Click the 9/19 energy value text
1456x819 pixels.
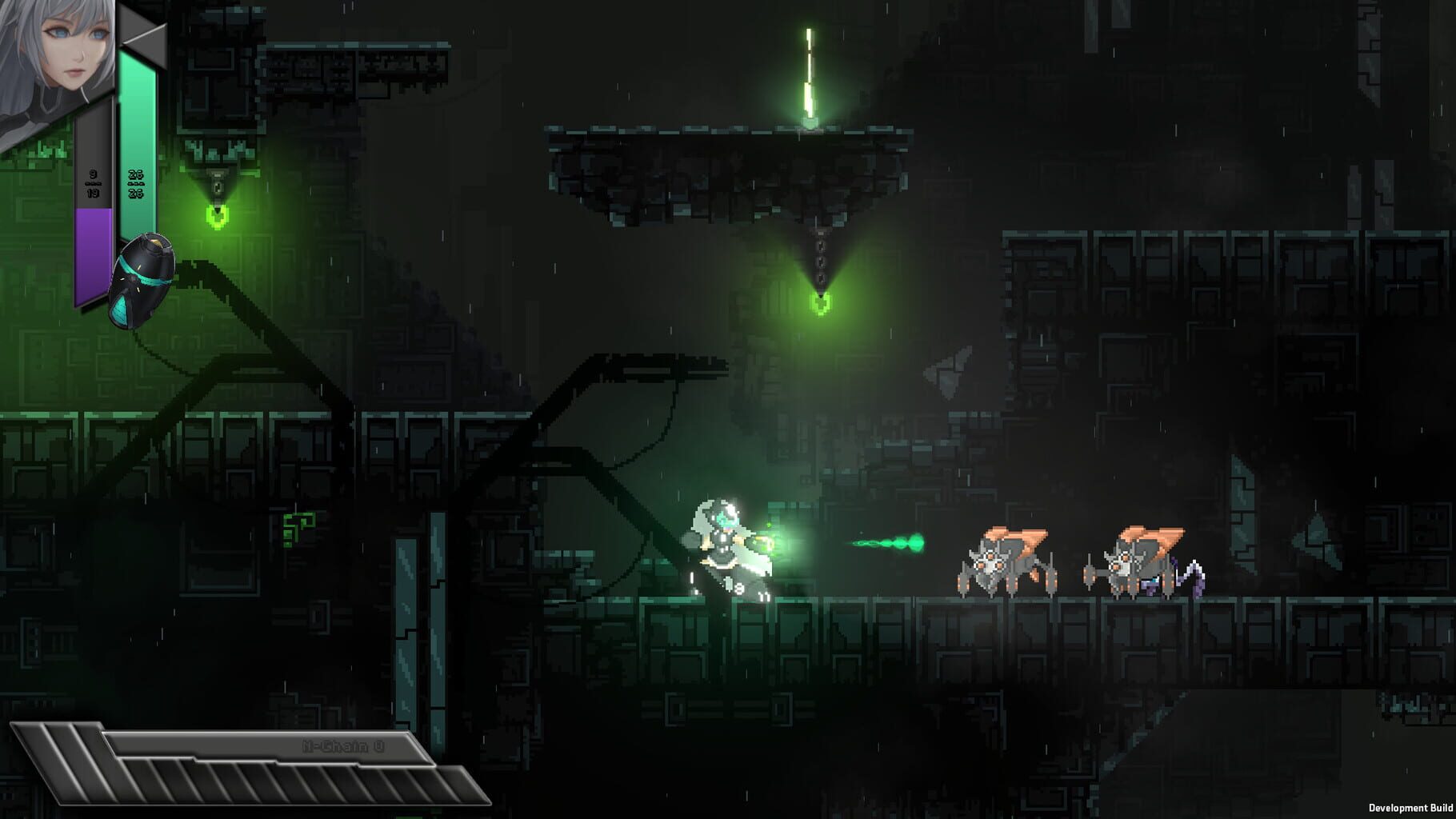92,184
